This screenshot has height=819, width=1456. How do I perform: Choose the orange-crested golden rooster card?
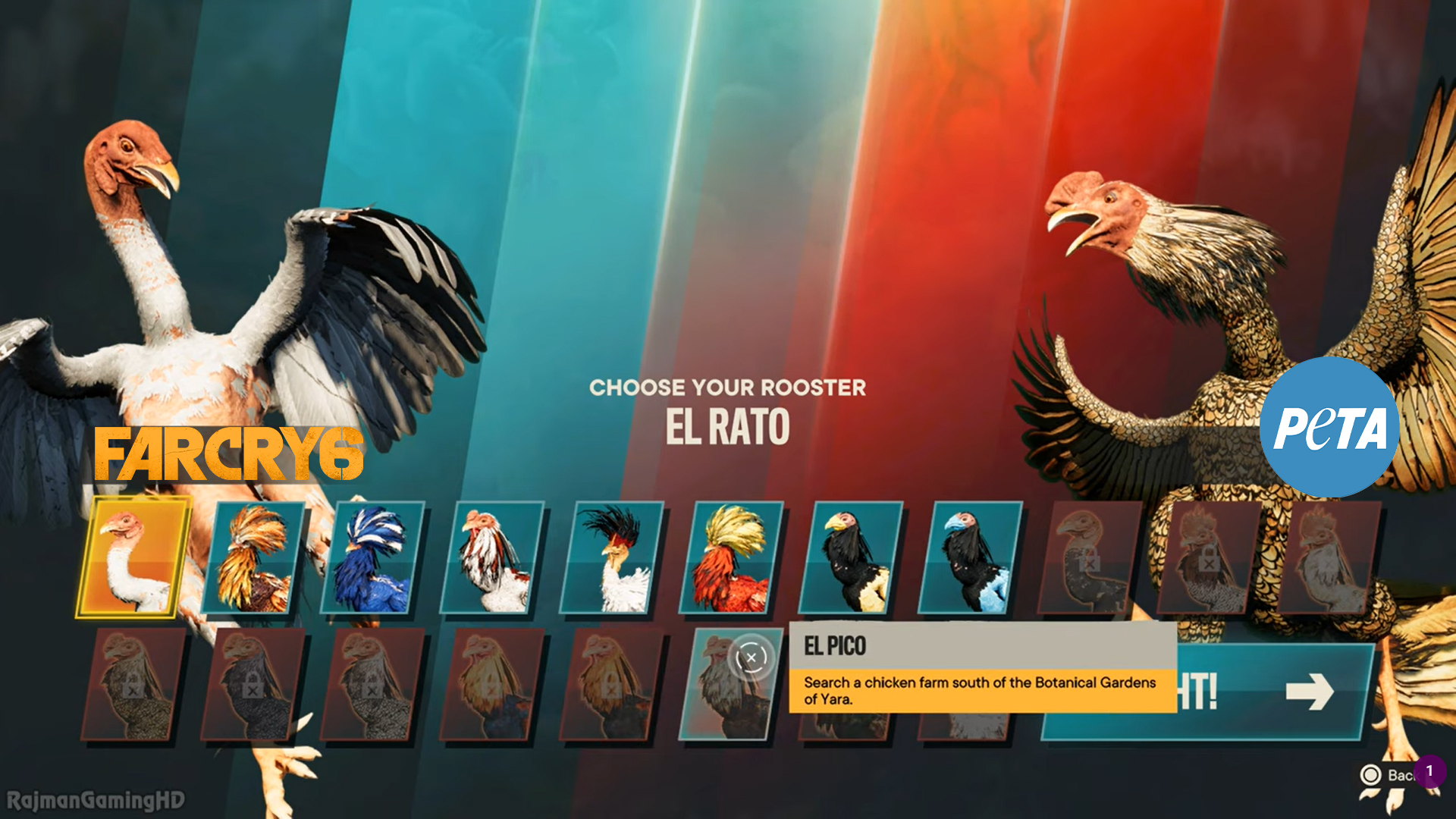pyautogui.click(x=253, y=557)
